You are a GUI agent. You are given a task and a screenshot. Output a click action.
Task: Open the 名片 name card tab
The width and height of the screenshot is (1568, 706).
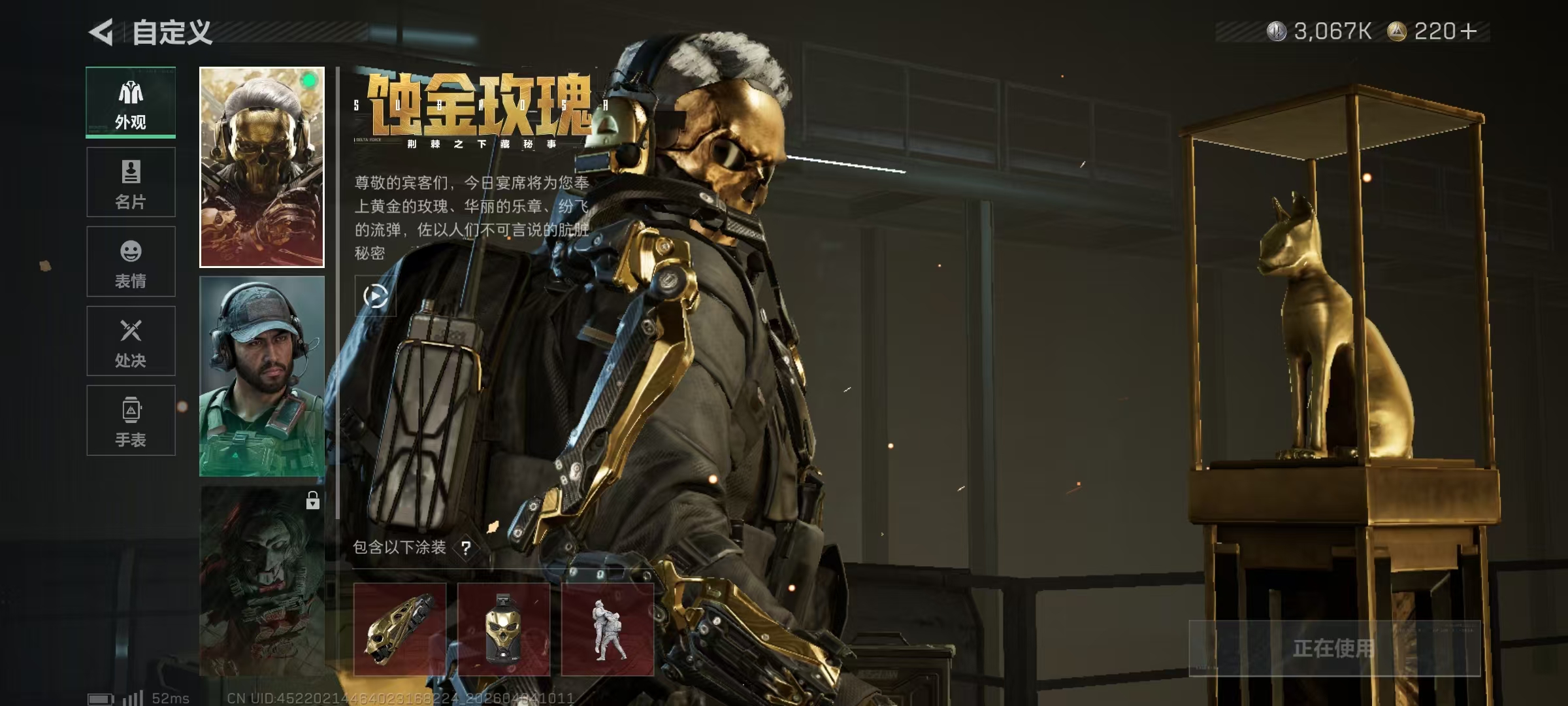coord(131,182)
